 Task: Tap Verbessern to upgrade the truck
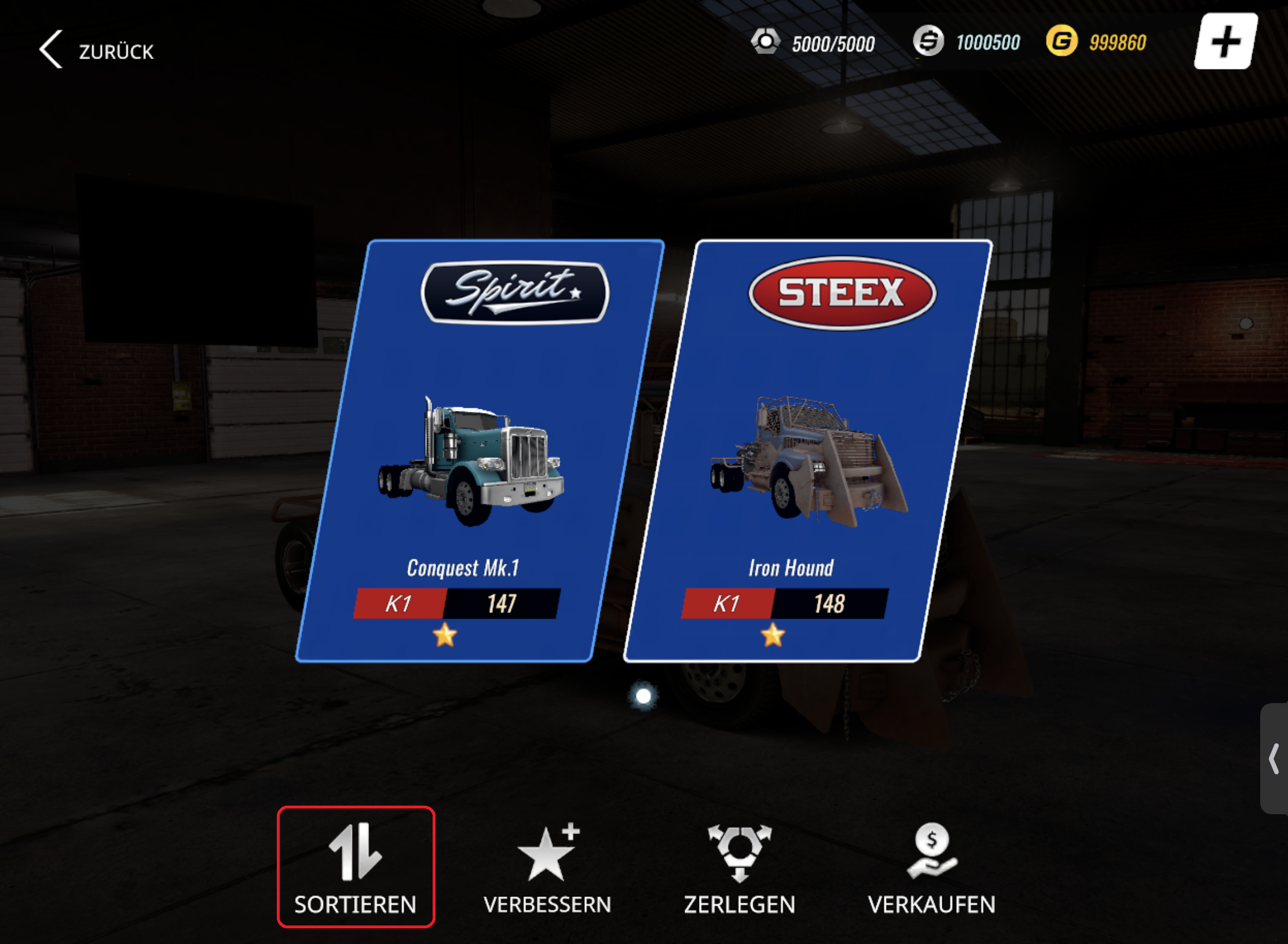[x=547, y=867]
